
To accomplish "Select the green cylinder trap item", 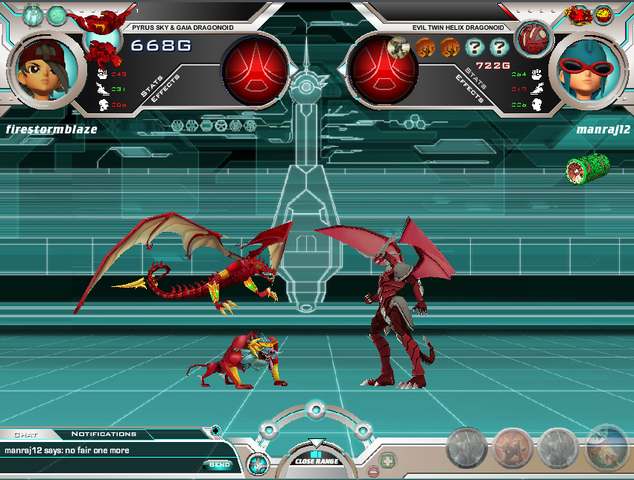I will [582, 169].
